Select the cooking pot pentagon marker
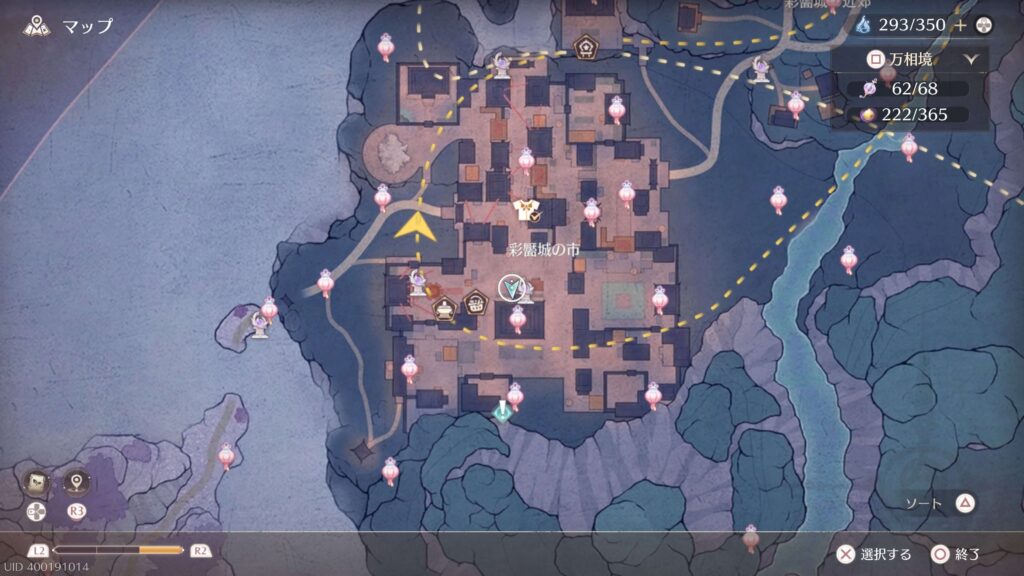The image size is (1024, 576). [444, 311]
